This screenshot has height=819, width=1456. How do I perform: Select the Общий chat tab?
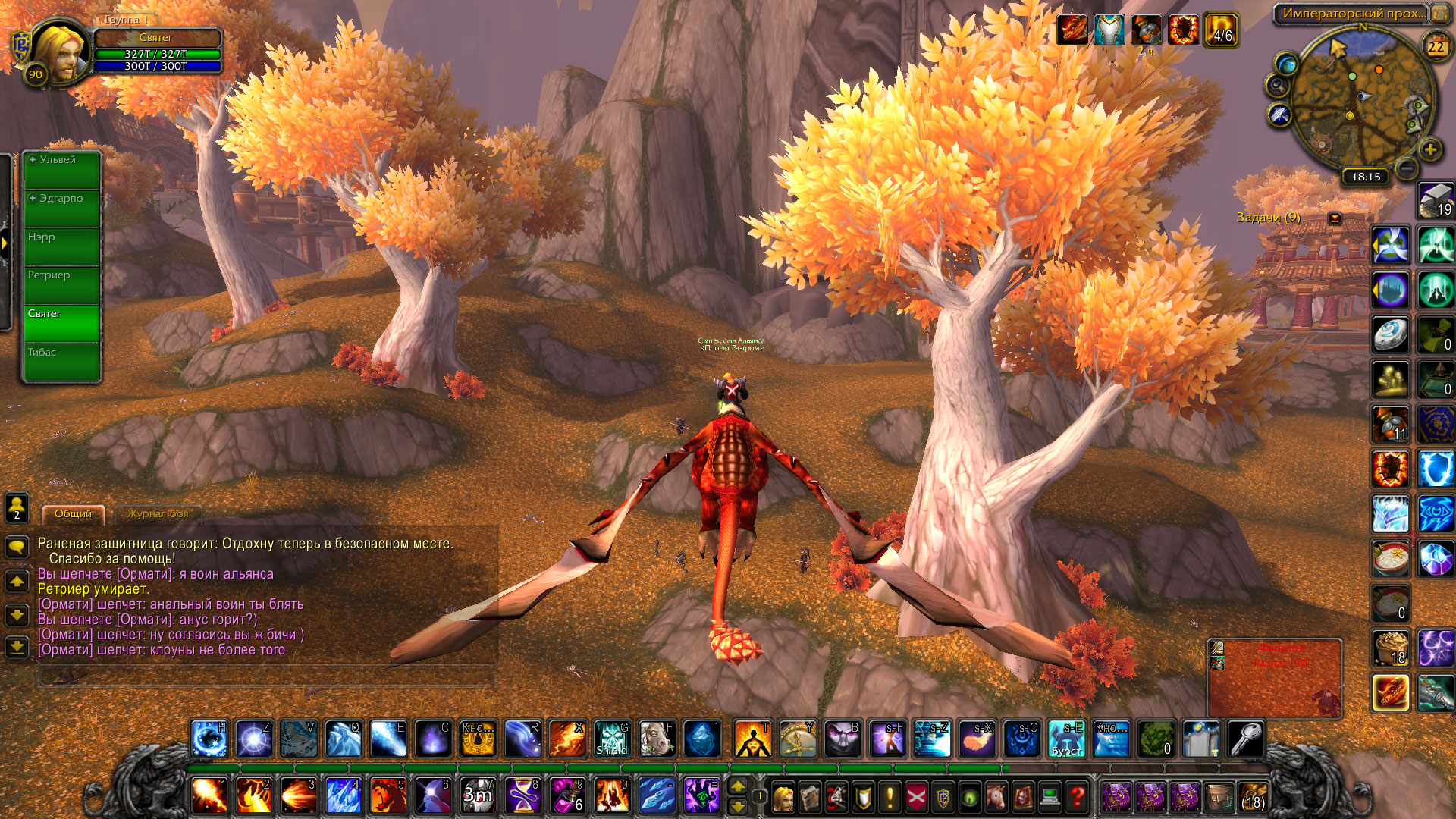point(73,514)
